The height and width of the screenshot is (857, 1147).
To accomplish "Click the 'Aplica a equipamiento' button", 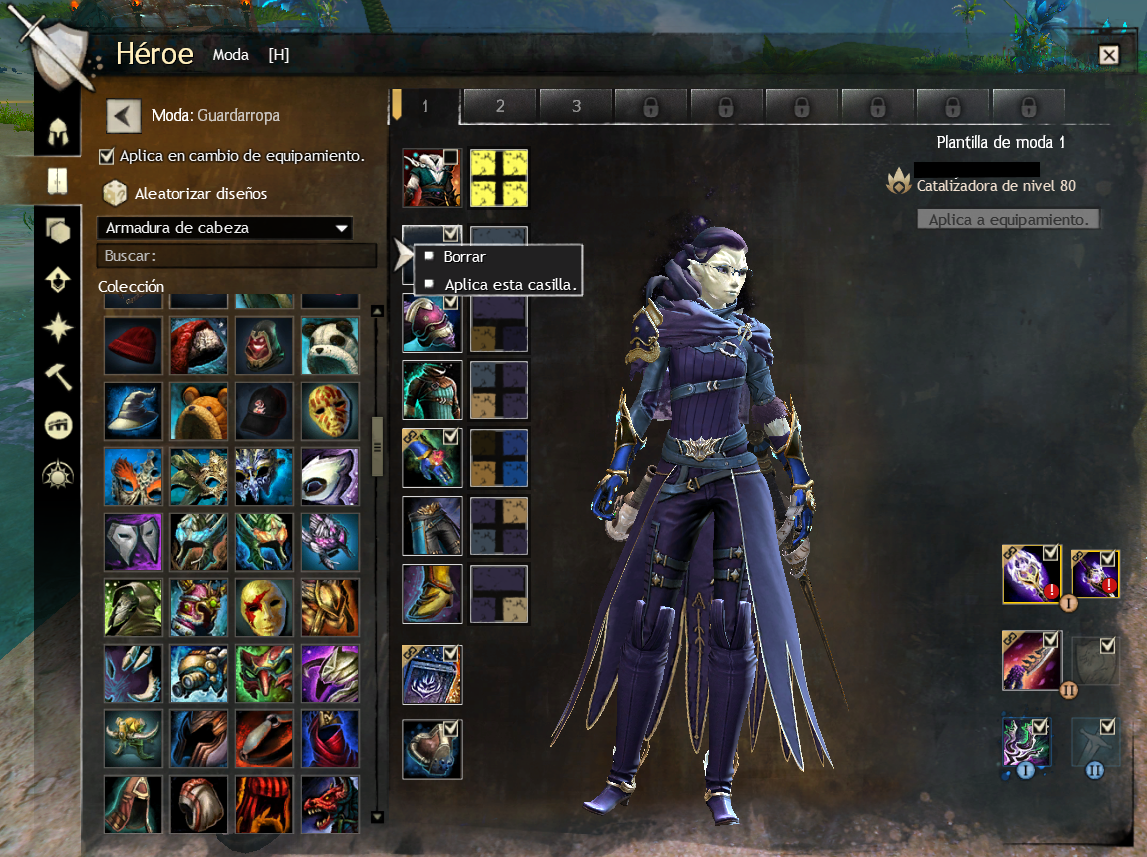I will coord(1008,219).
